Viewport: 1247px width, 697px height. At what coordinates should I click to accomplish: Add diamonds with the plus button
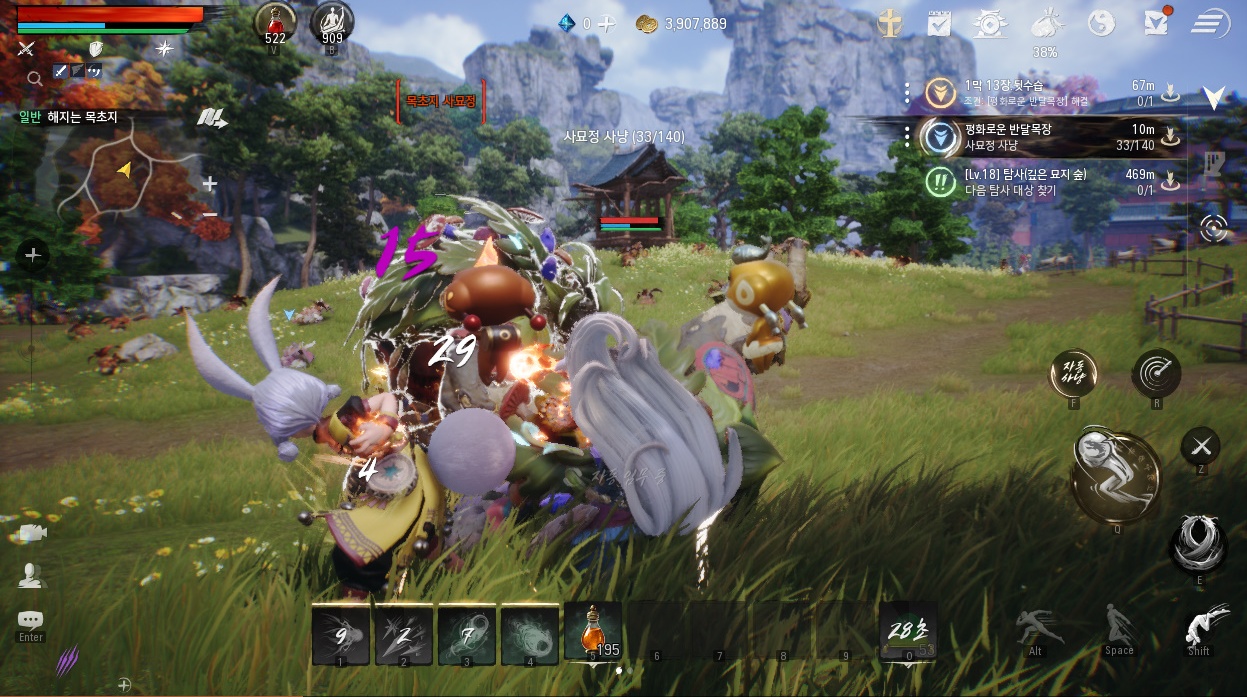point(607,24)
